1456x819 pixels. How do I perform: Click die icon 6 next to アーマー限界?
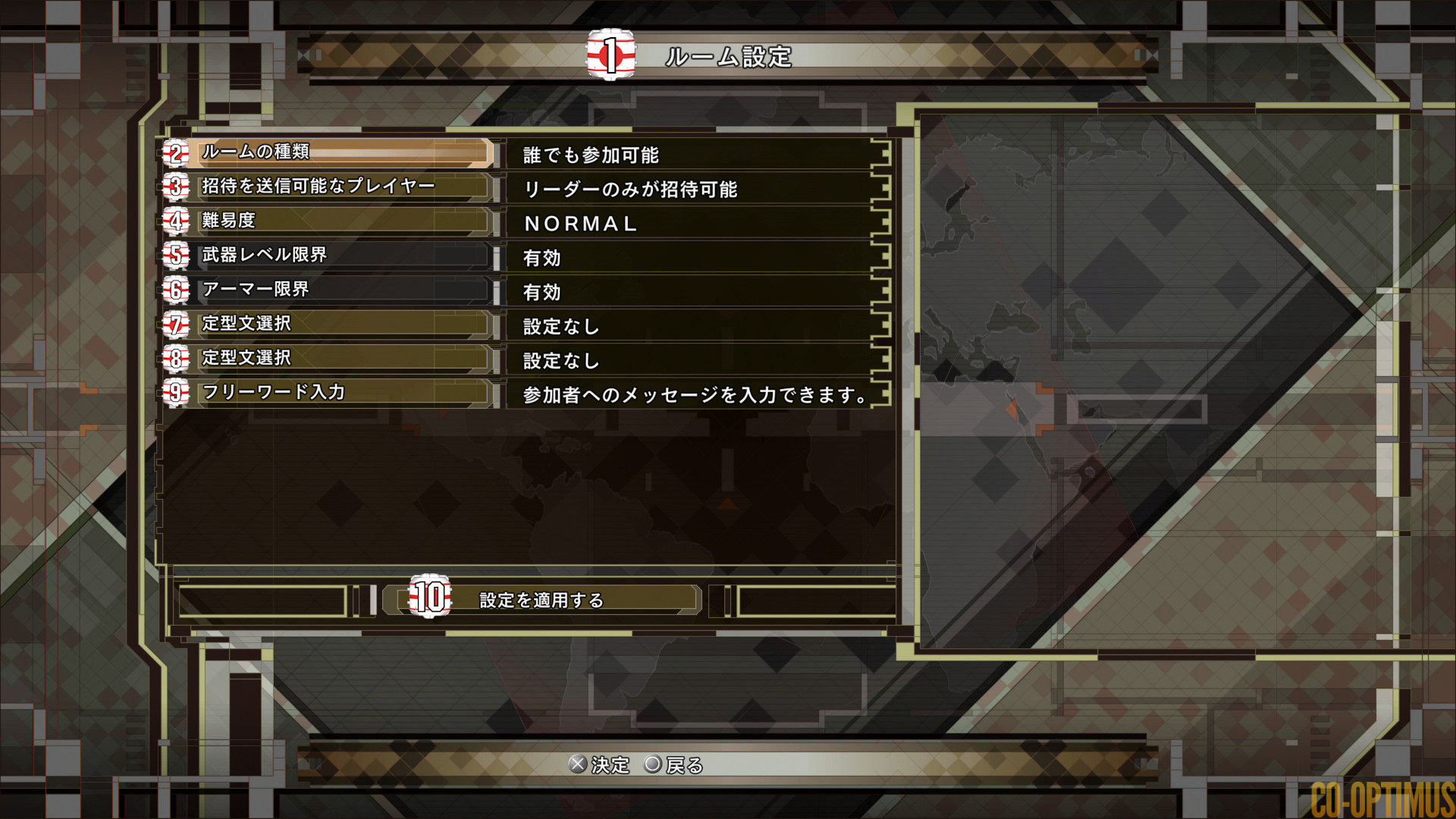point(175,290)
